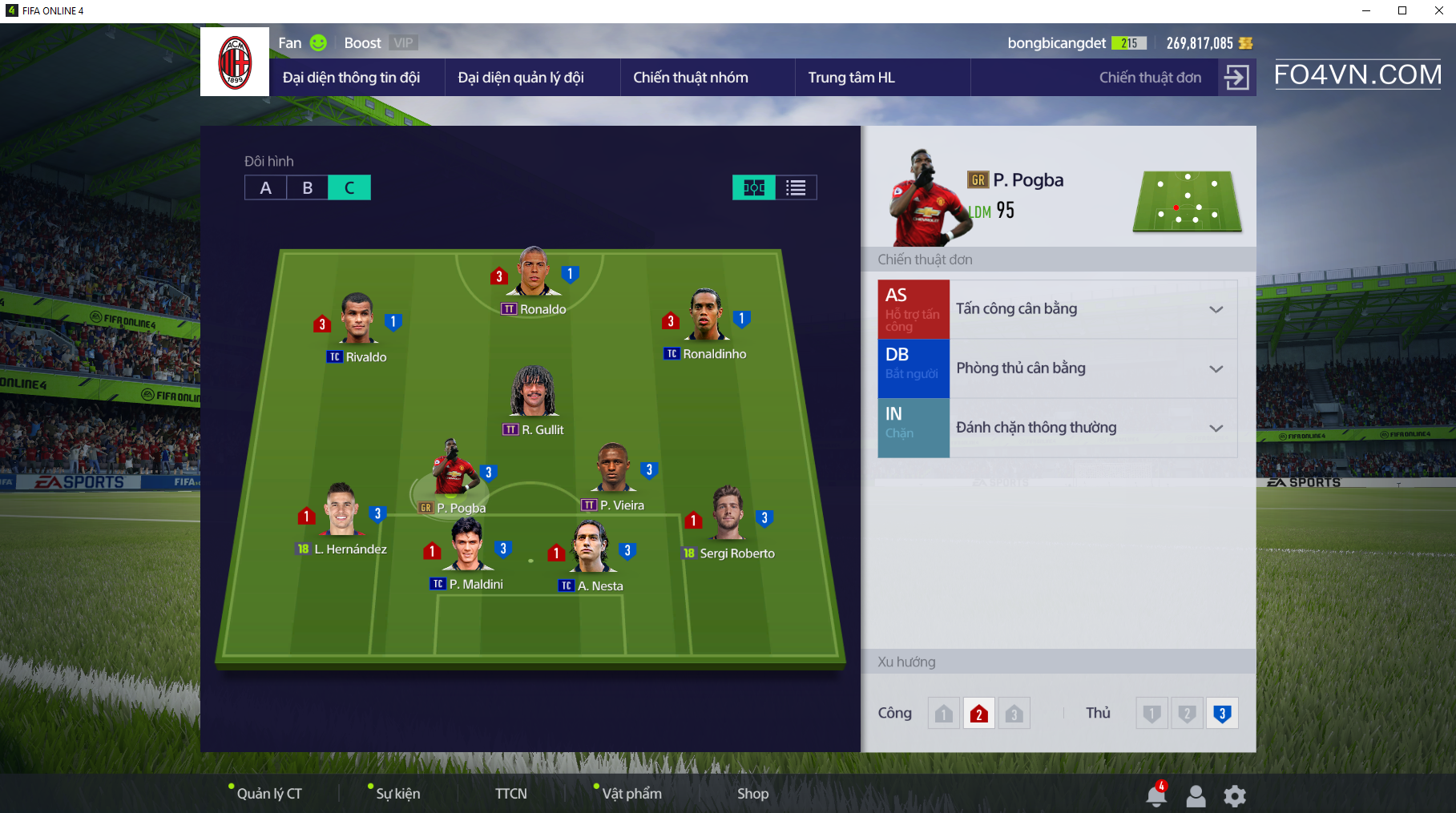
Task: Set defence tendency (Thủ) to level 2
Action: tap(1187, 714)
